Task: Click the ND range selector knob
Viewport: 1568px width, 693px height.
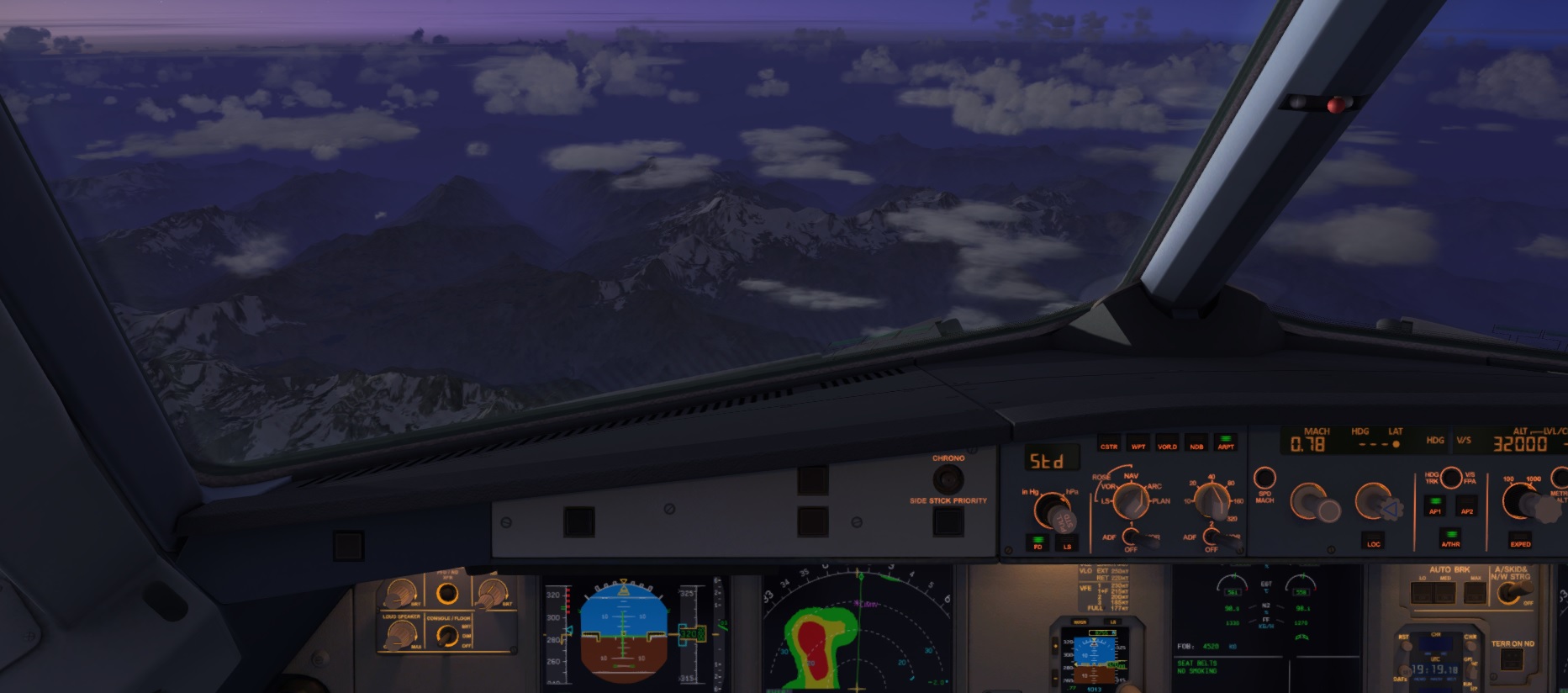Action: coord(1212,500)
